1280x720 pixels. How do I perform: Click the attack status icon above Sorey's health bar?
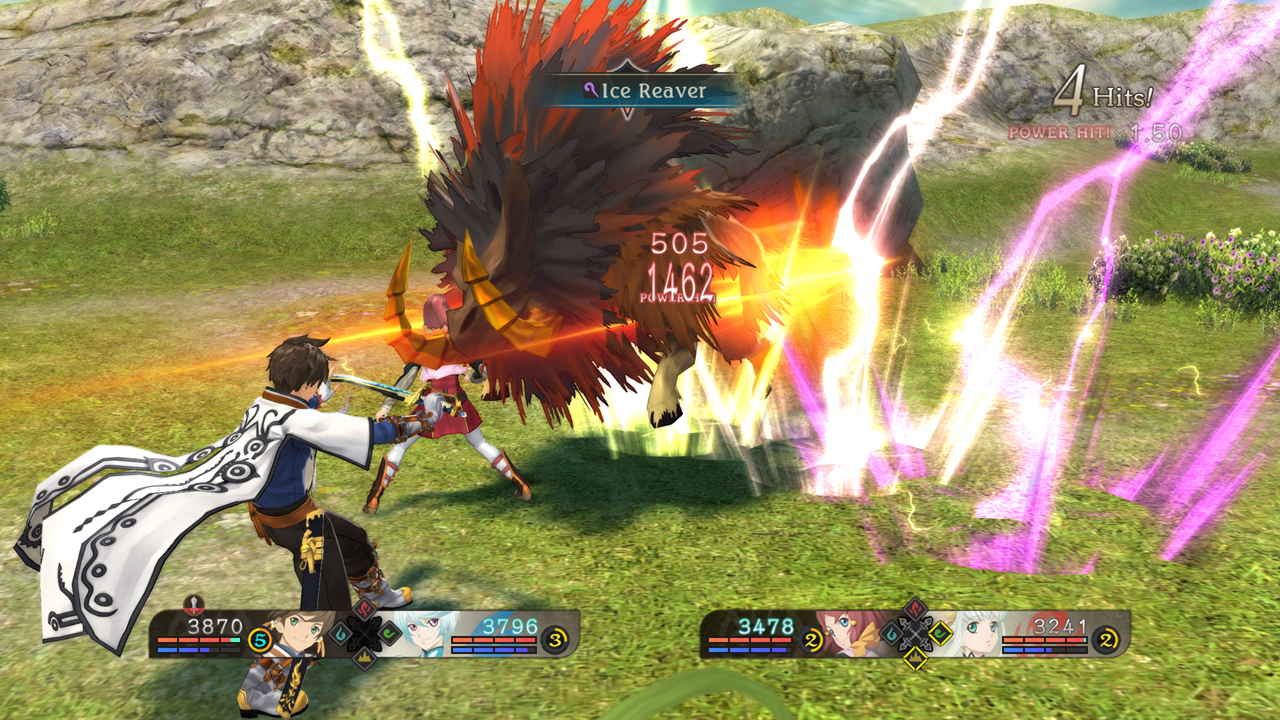(x=194, y=607)
